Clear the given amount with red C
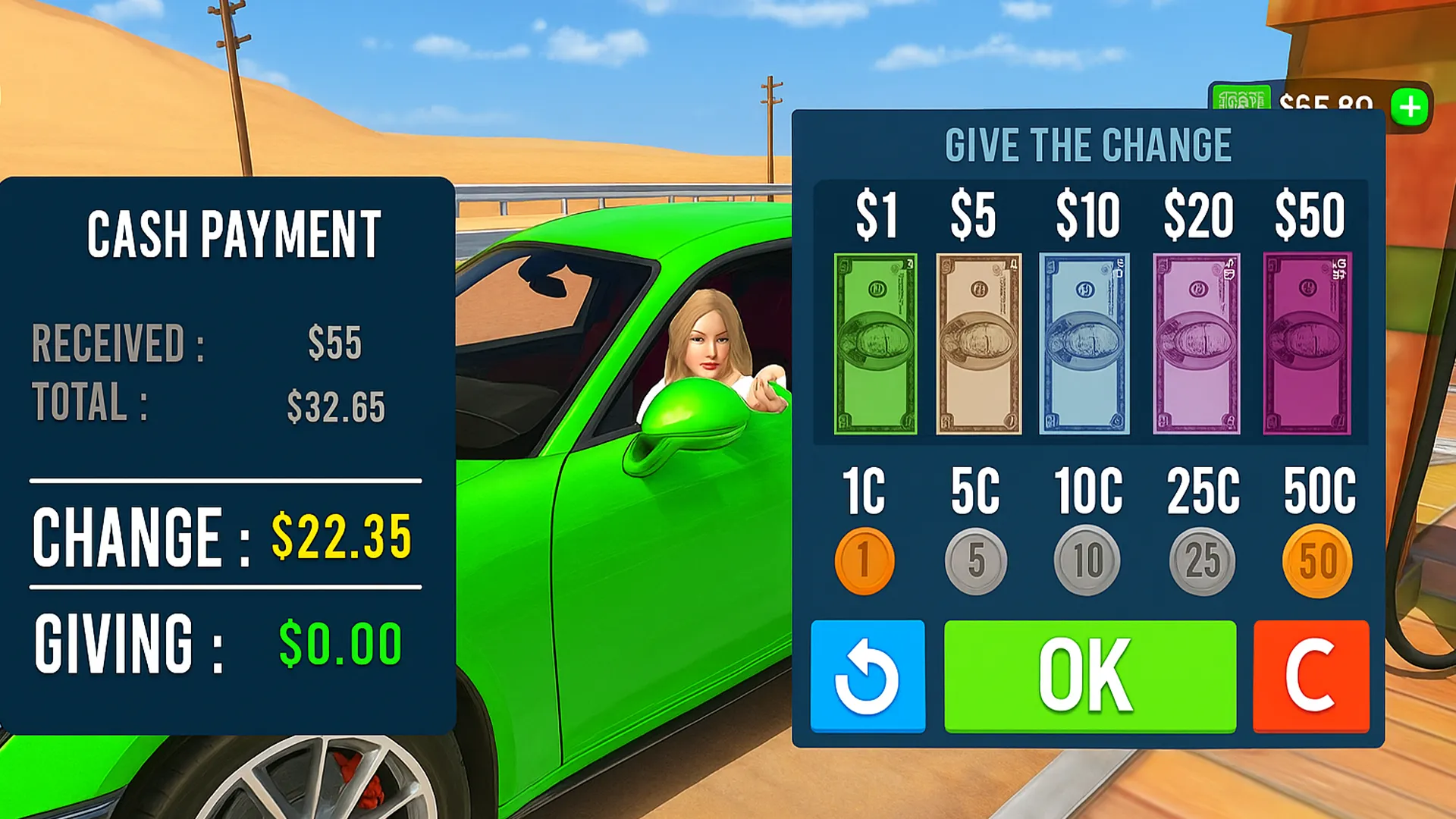This screenshot has width=1456, height=819. click(1311, 676)
